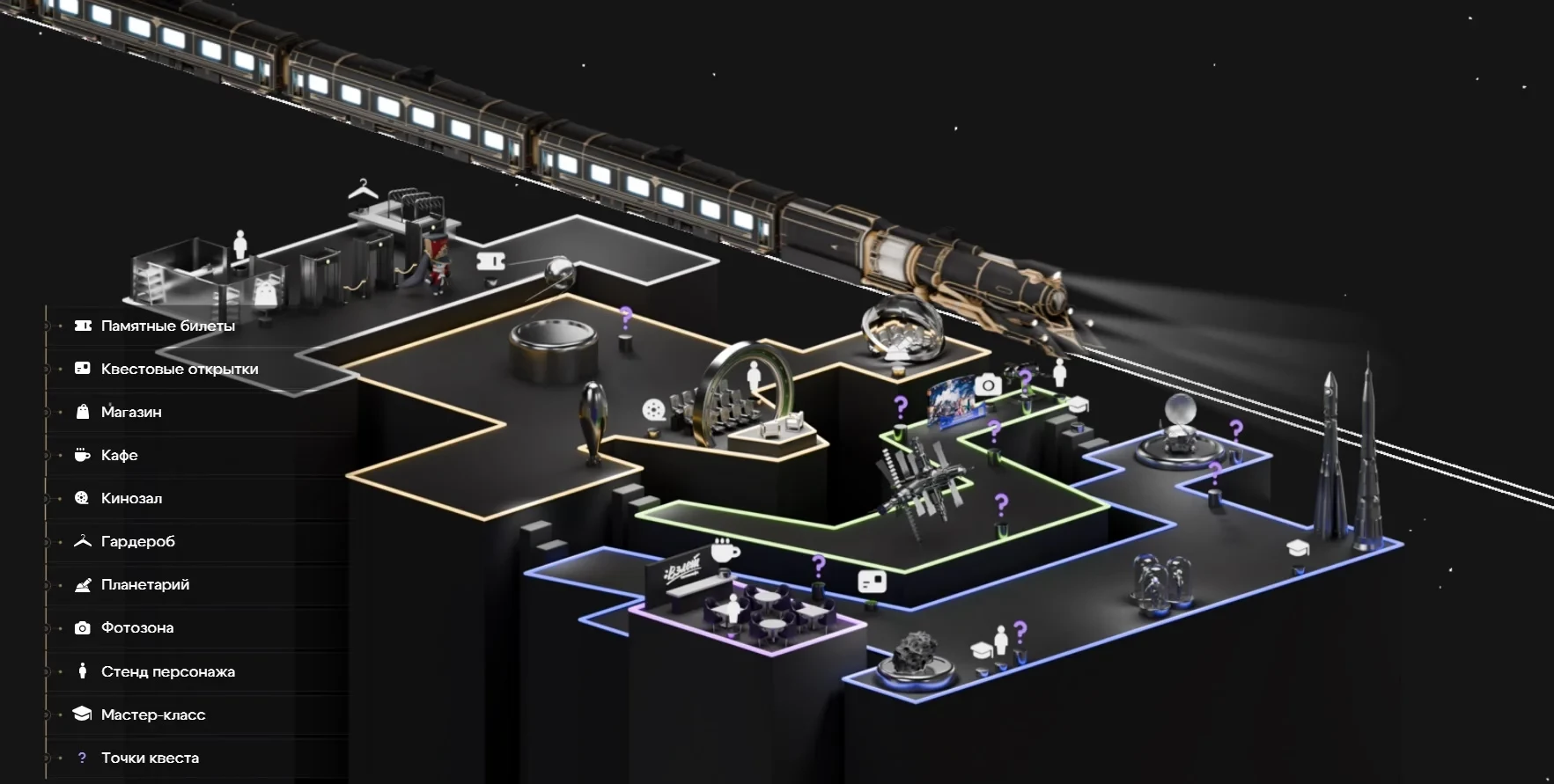
Task: Select the coffee cup marker above the cafe
Action: pyautogui.click(x=725, y=551)
